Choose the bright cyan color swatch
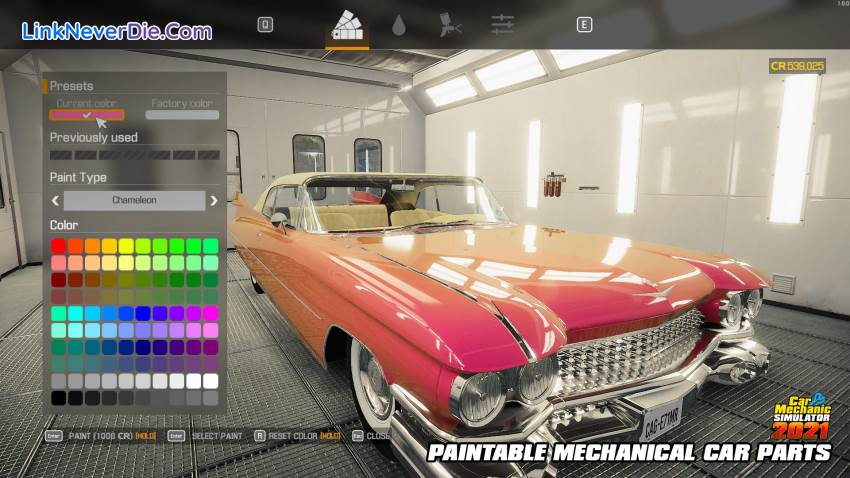The image size is (850, 478). (x=76, y=314)
